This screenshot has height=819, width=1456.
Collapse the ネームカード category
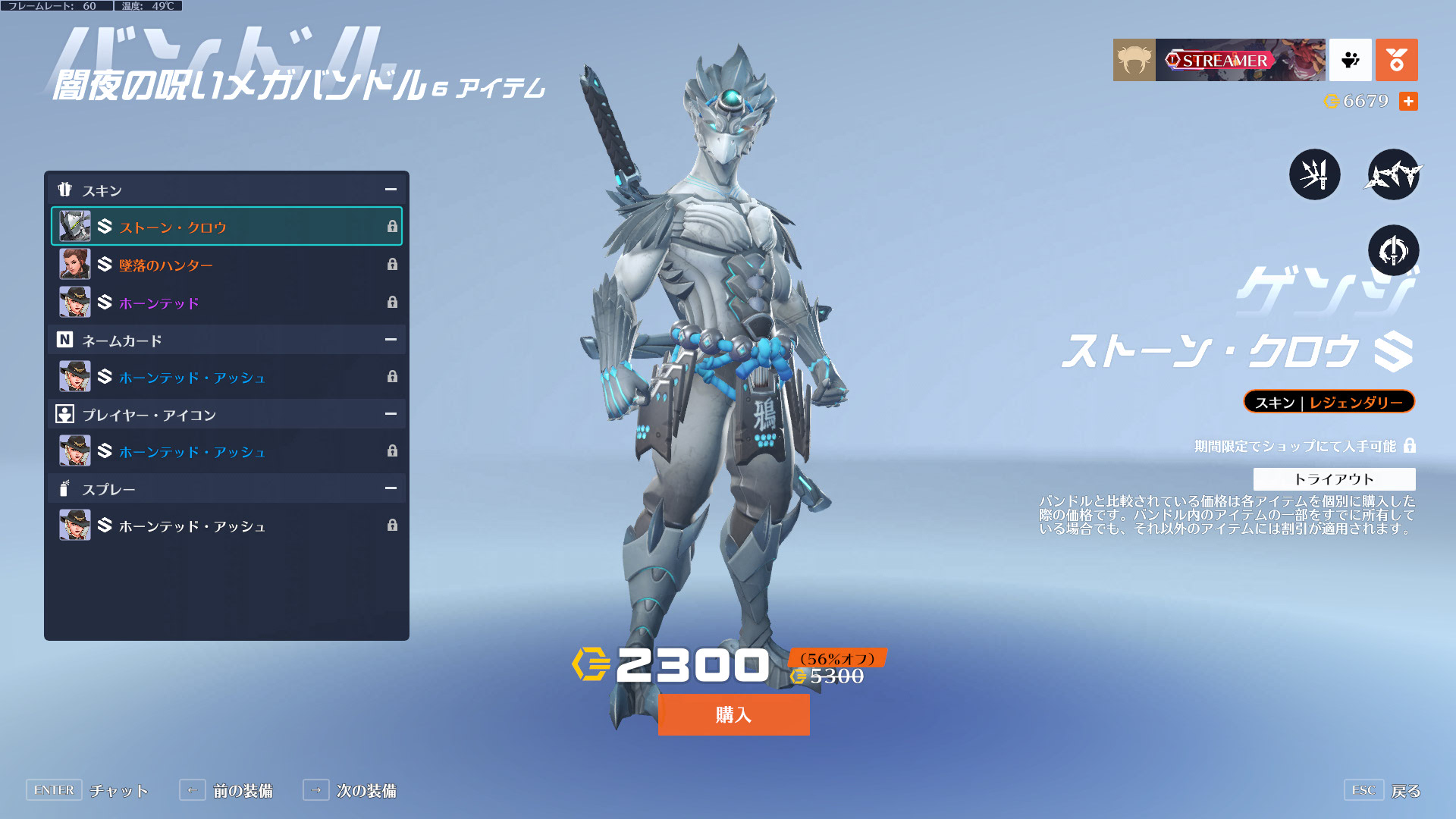[391, 340]
